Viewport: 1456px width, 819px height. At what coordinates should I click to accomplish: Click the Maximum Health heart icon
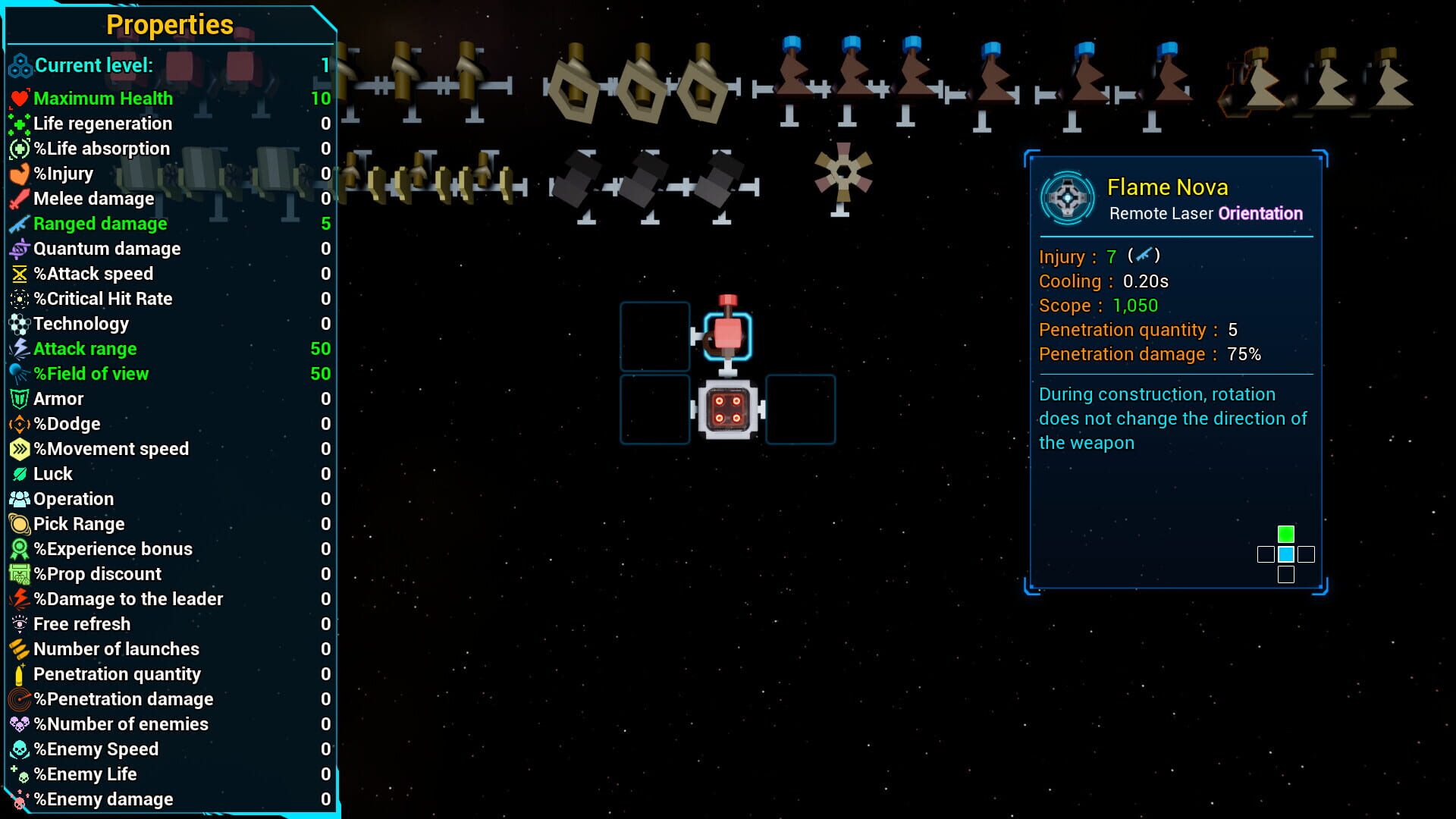pos(18,98)
